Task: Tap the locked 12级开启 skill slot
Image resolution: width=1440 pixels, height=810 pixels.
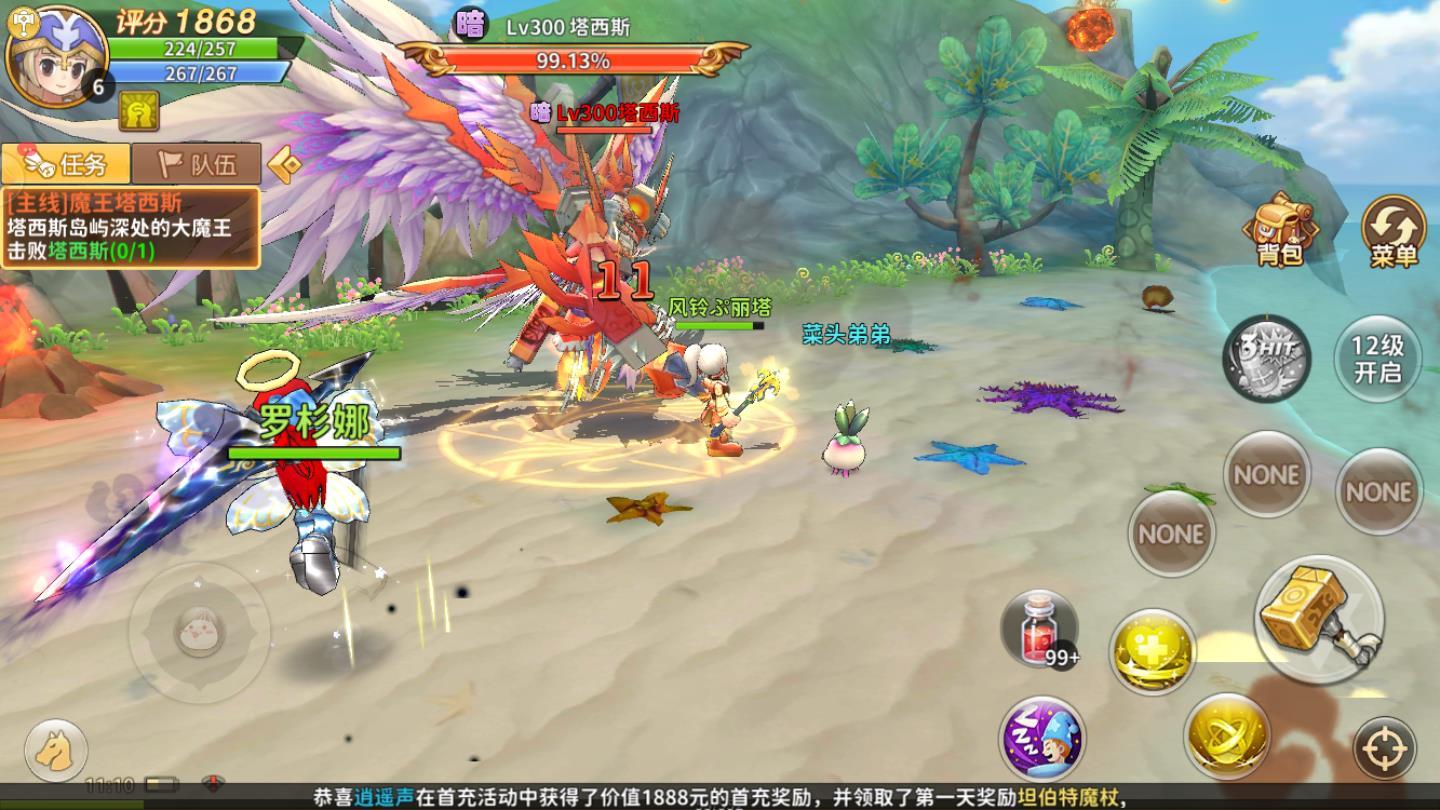Action: click(1378, 357)
